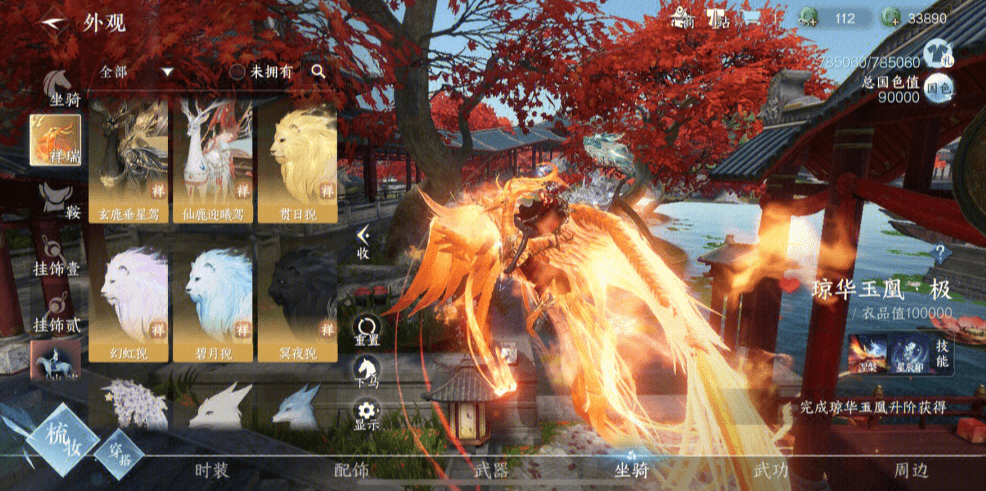This screenshot has width=986, height=491.
Task: Reset the preview with 重置
Action: pos(367,331)
